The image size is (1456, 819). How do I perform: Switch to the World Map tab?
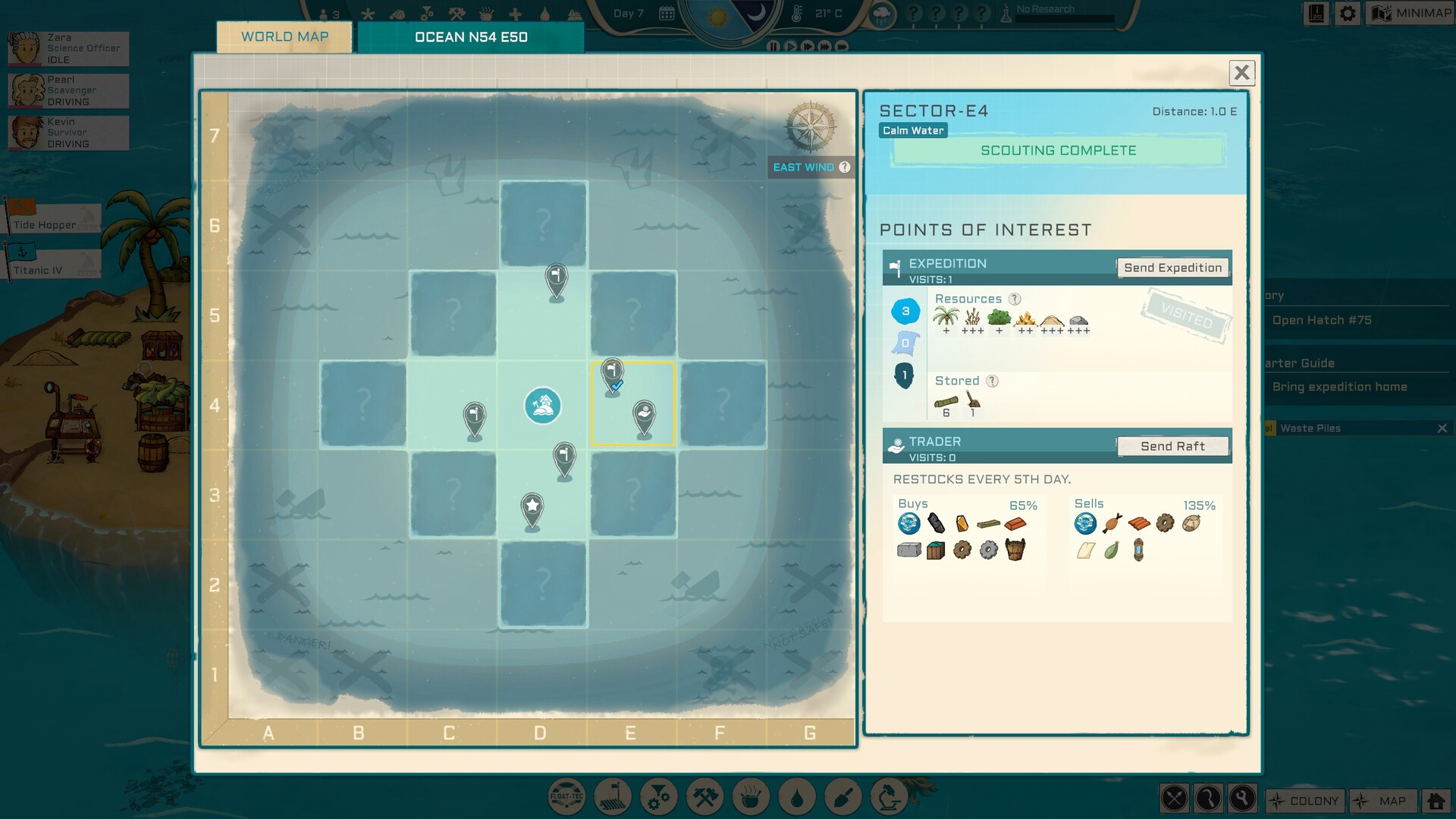[x=284, y=37]
